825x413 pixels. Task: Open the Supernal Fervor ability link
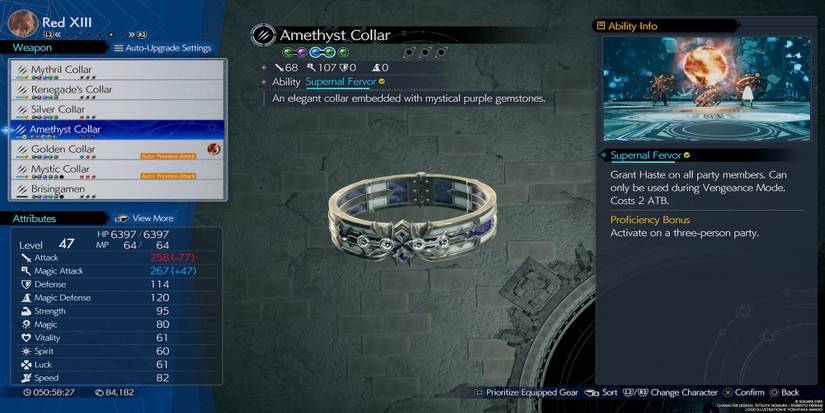pos(340,82)
